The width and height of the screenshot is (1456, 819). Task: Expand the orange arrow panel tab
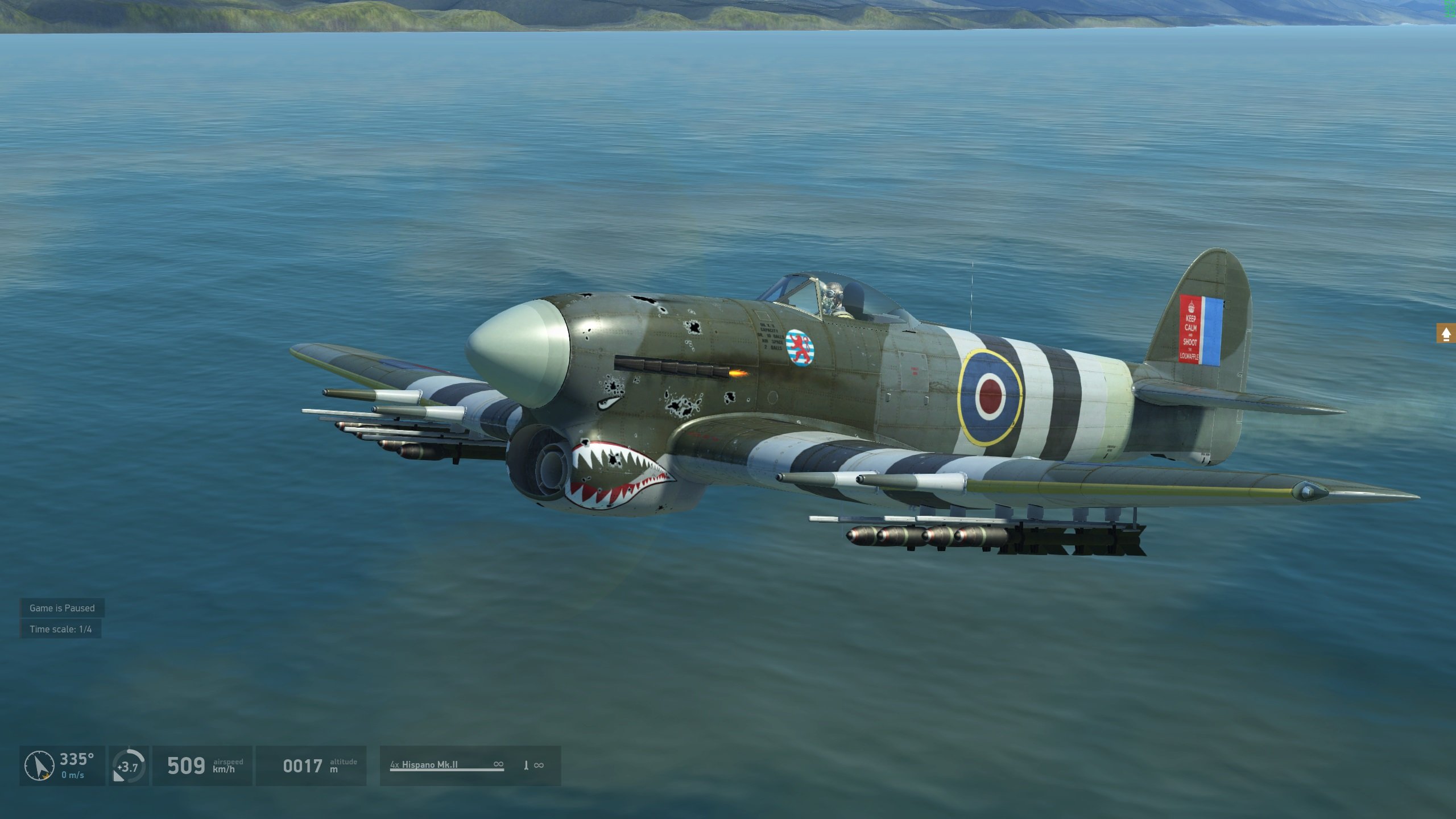pos(1446,334)
